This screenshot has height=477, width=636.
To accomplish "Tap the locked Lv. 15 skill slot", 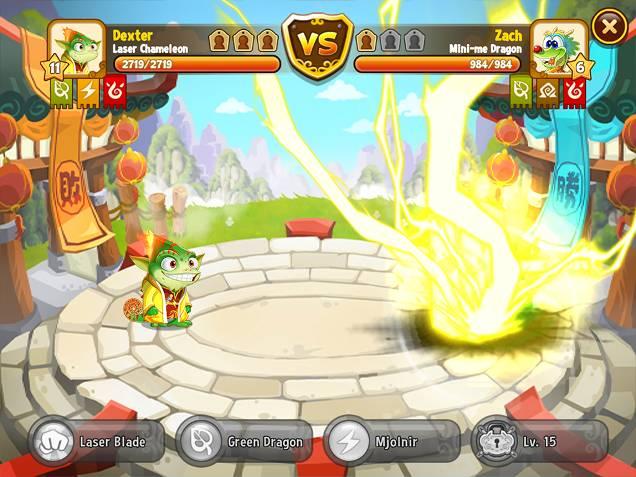I will [x=540, y=441].
